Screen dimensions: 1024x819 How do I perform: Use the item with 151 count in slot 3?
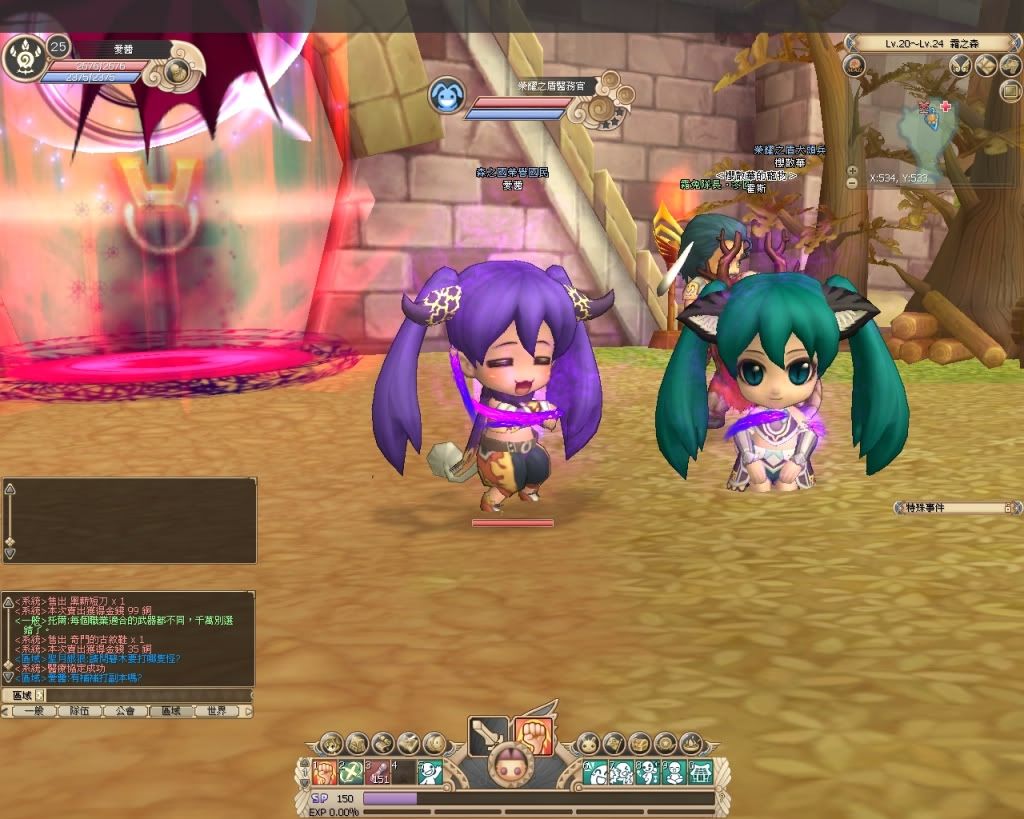point(377,772)
